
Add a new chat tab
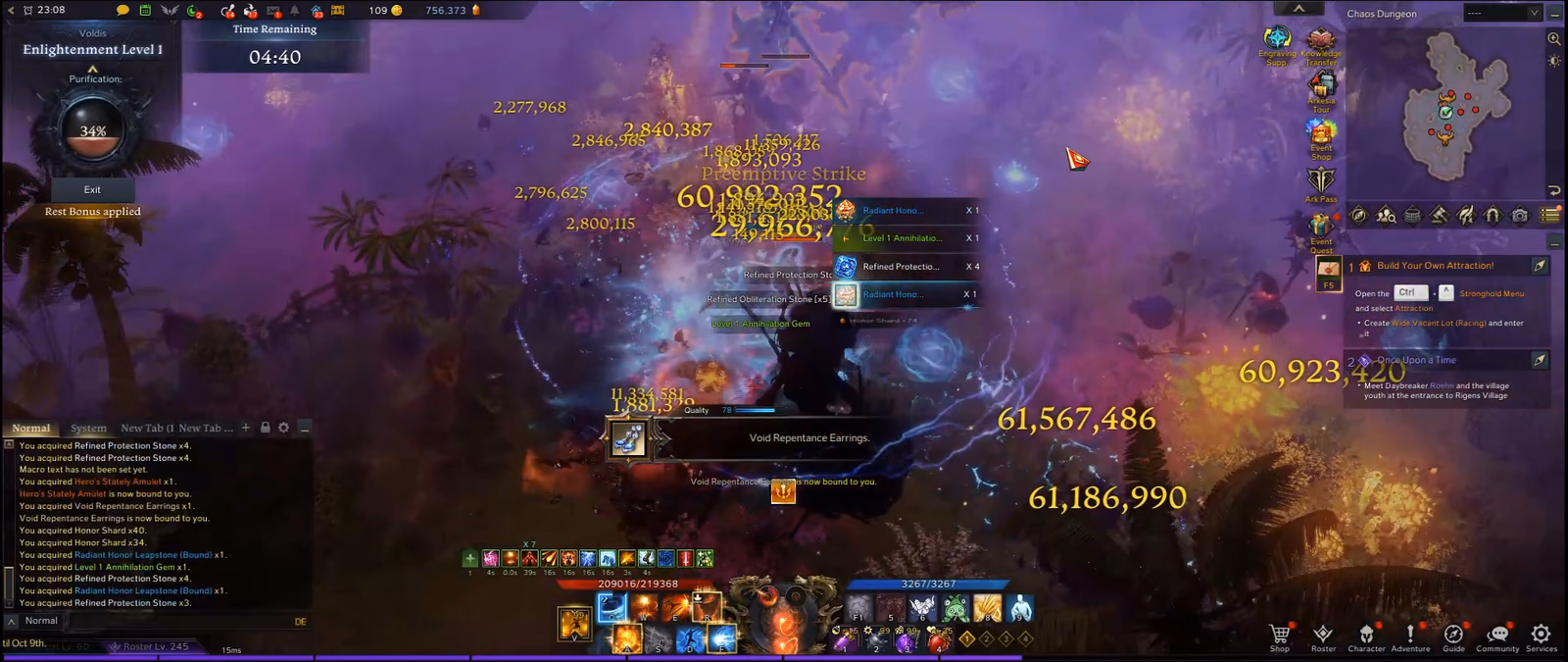[246, 428]
